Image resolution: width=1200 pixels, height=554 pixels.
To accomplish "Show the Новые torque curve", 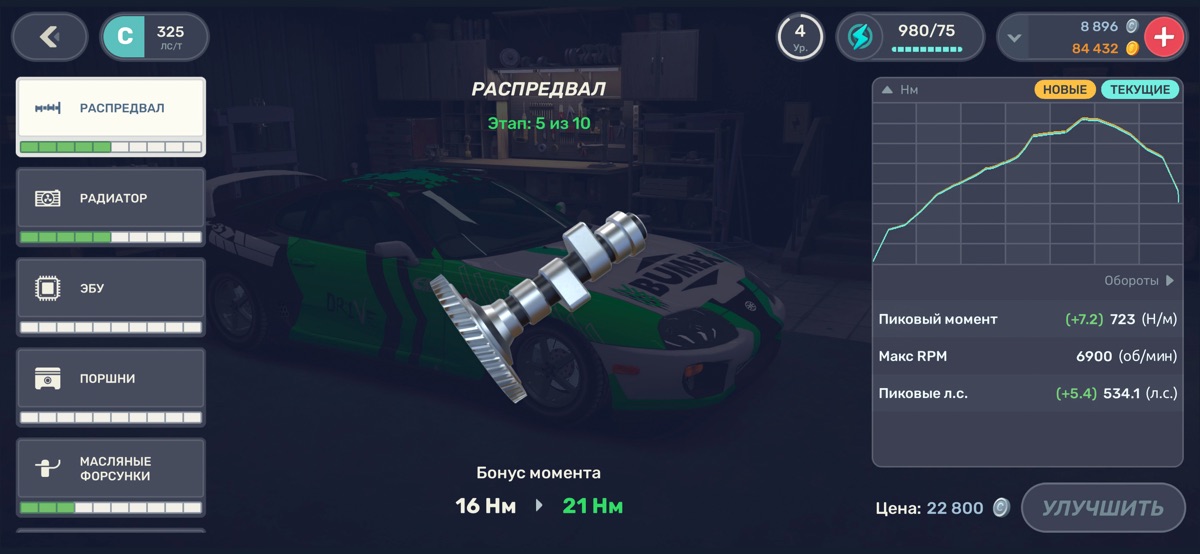I will (x=1065, y=90).
